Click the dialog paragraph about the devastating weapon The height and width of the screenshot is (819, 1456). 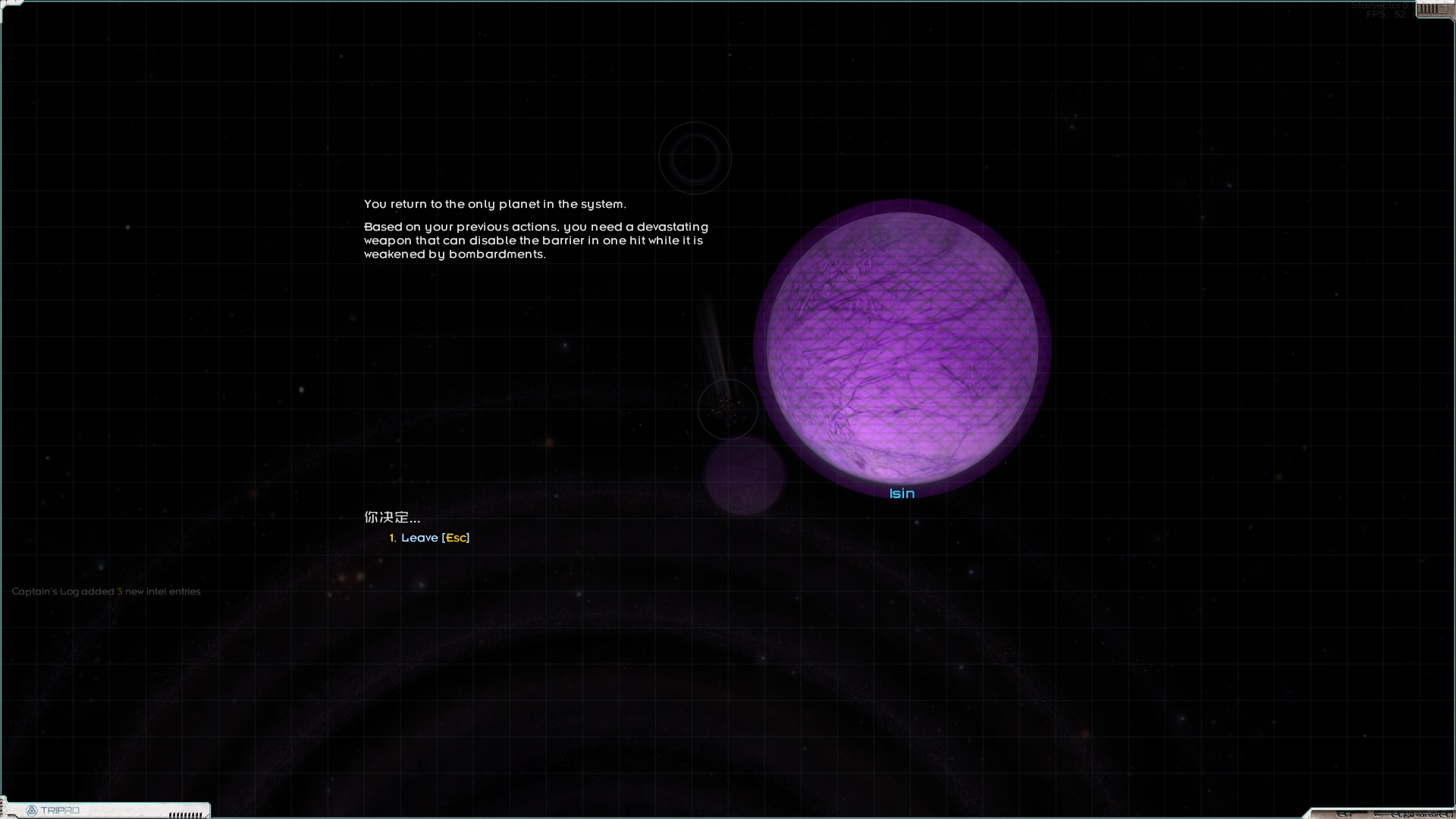pyautogui.click(x=535, y=240)
